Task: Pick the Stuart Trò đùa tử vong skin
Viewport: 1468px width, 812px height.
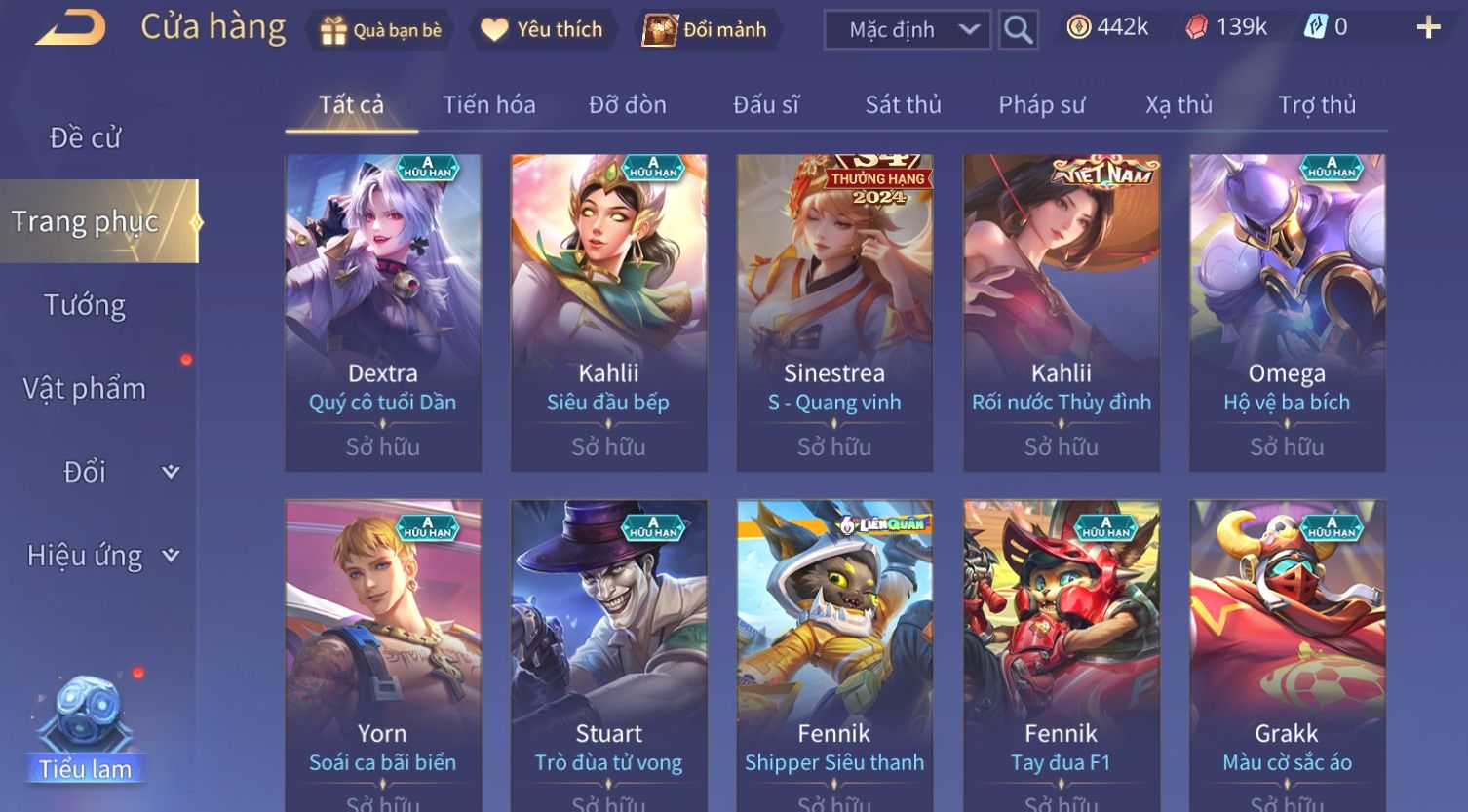Action: tap(609, 653)
